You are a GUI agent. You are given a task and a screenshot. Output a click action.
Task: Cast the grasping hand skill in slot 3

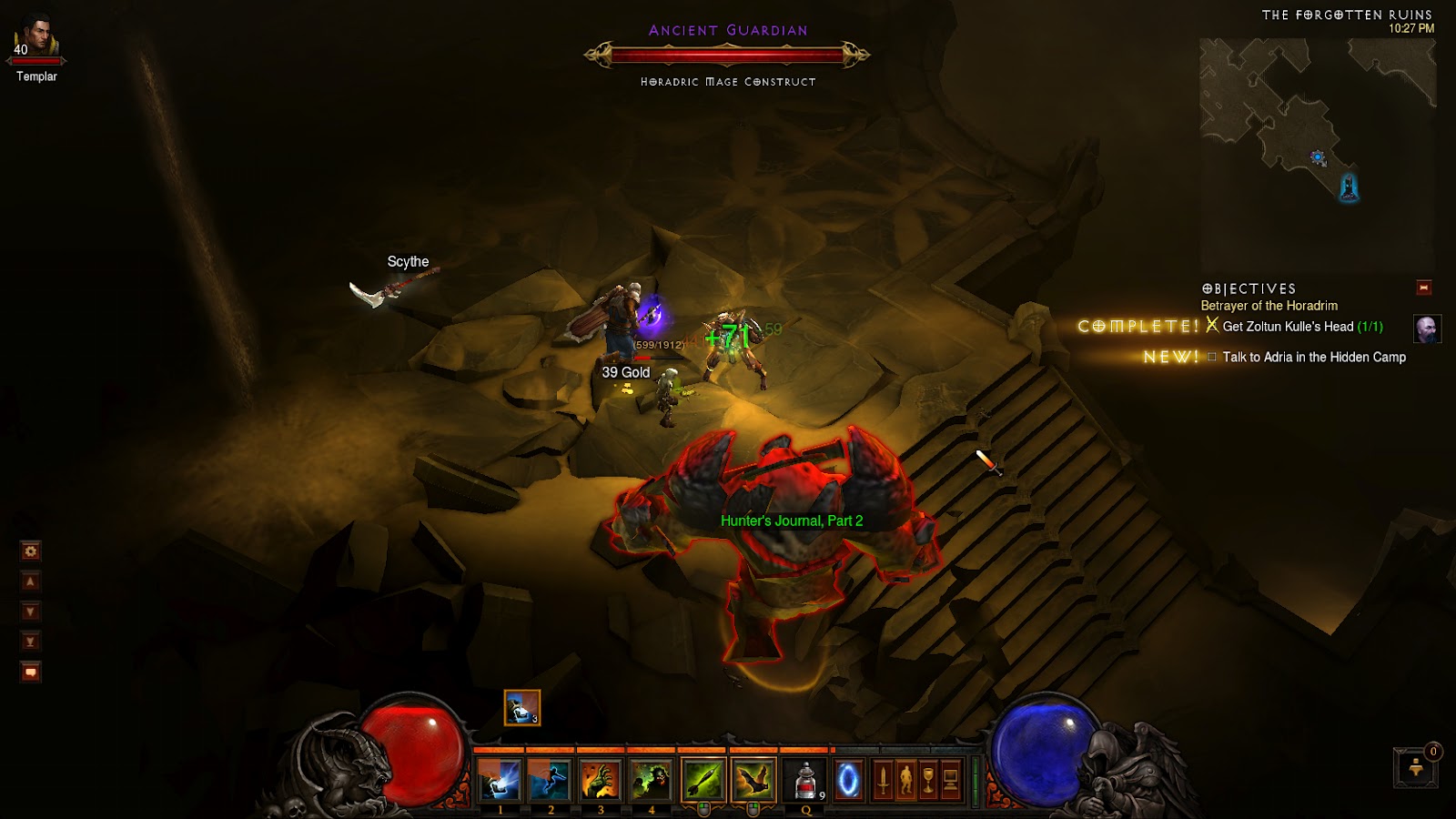pos(600,780)
